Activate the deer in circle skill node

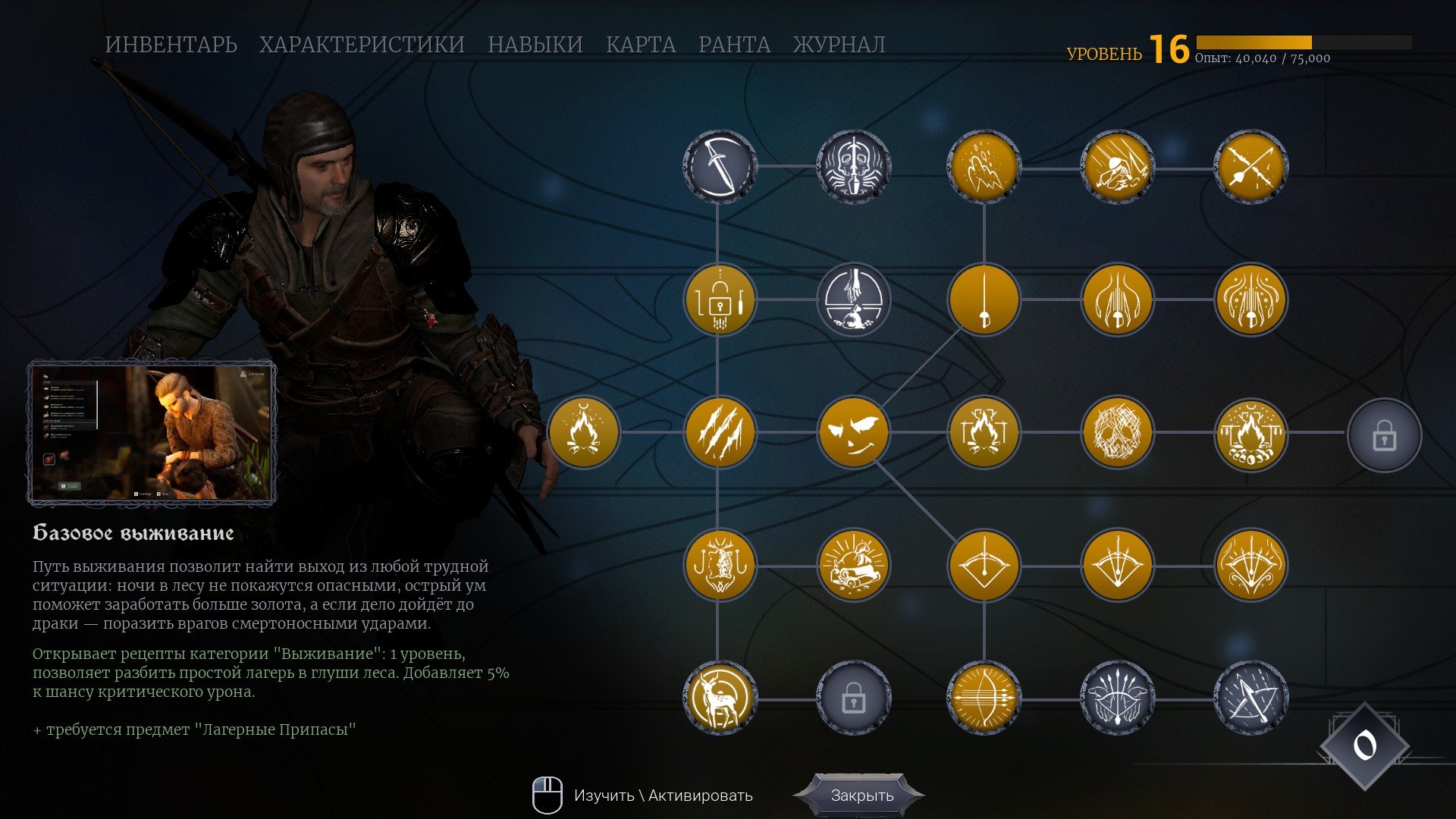click(719, 698)
